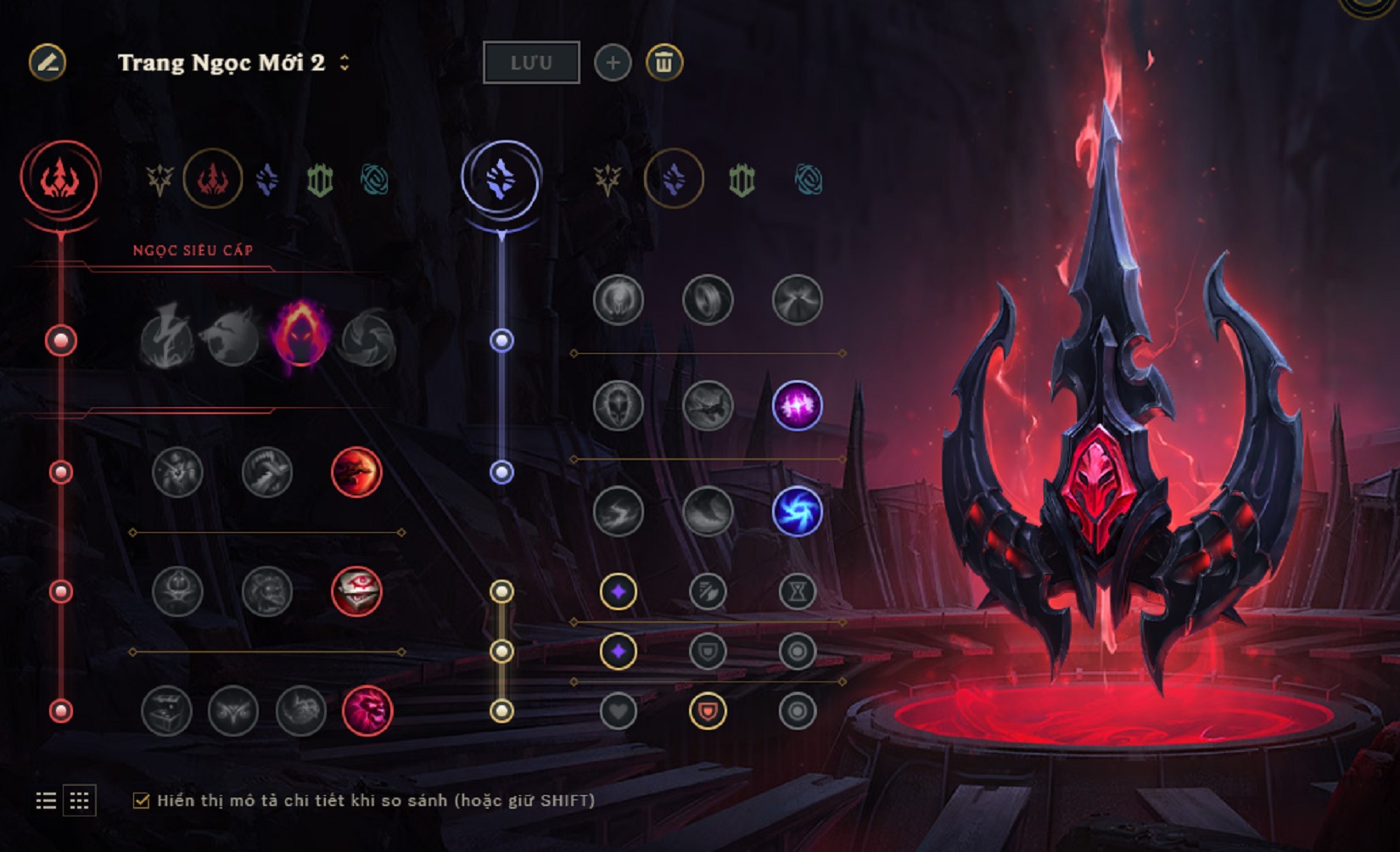Screen dimensions: 1400x852
Task: Click the LƯU save button
Action: click(x=530, y=62)
